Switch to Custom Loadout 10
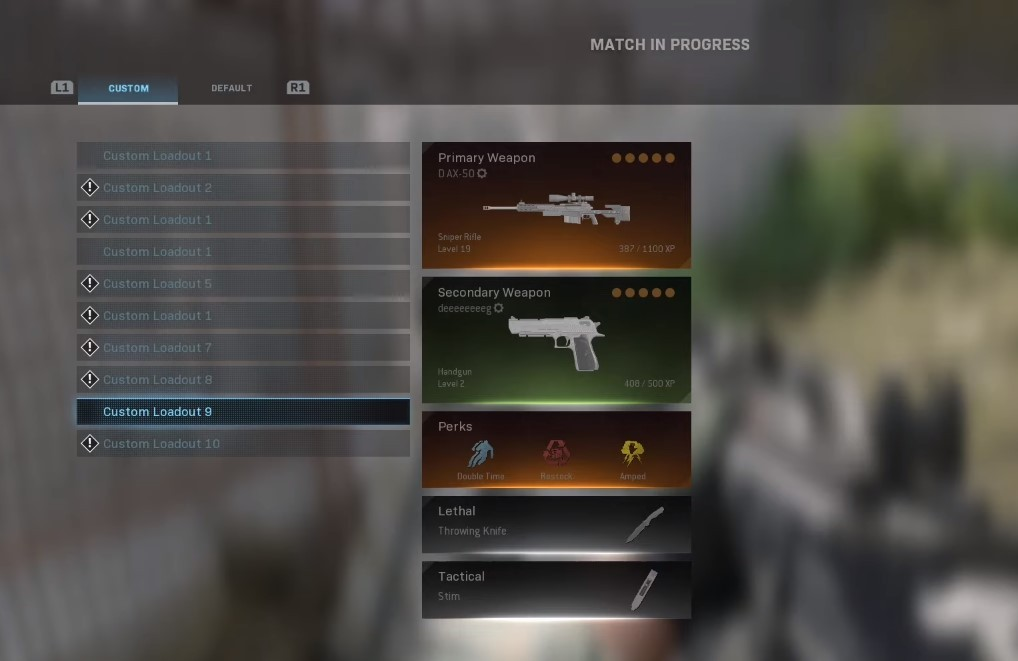The width and height of the screenshot is (1018, 661). (x=243, y=444)
